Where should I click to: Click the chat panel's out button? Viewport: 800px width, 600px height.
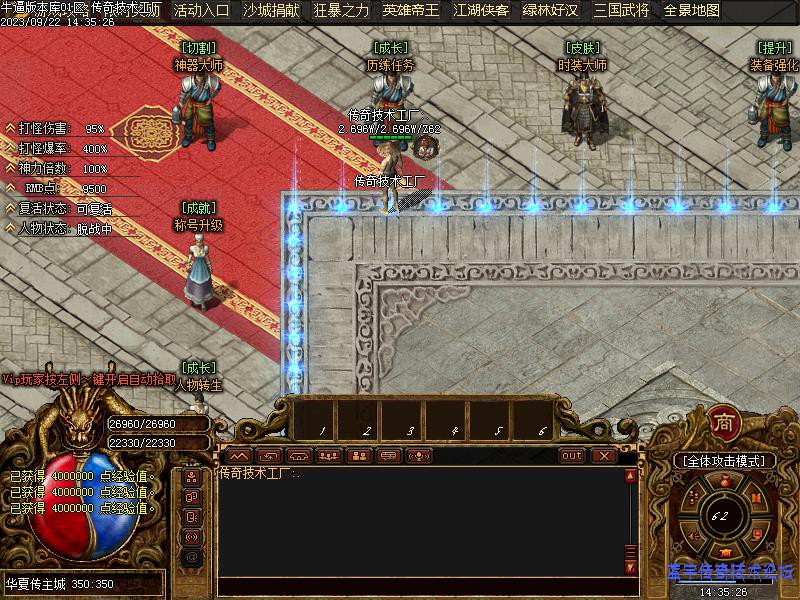coord(571,456)
